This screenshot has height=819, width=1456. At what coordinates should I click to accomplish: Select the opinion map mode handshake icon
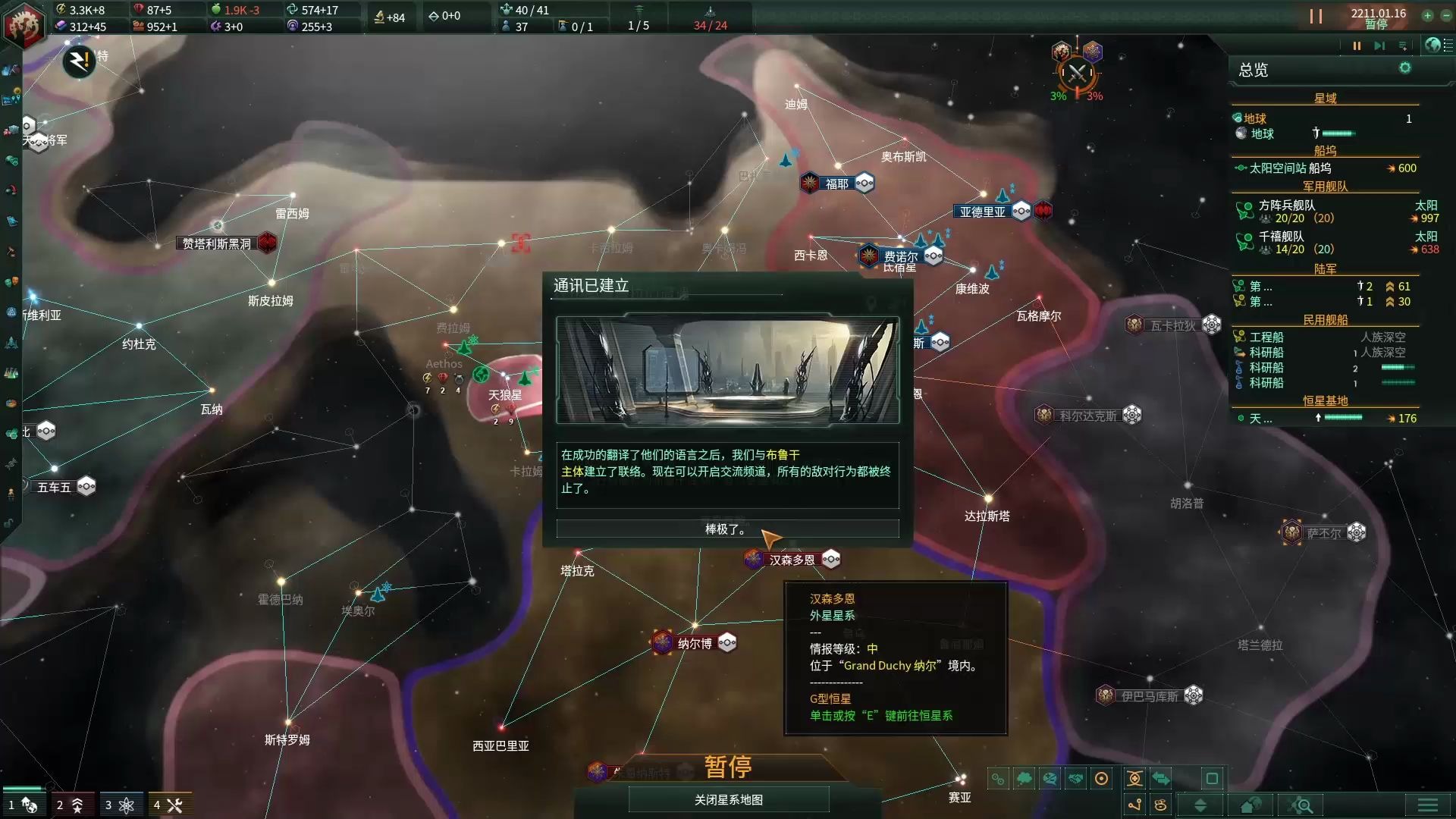pyautogui.click(x=1075, y=779)
